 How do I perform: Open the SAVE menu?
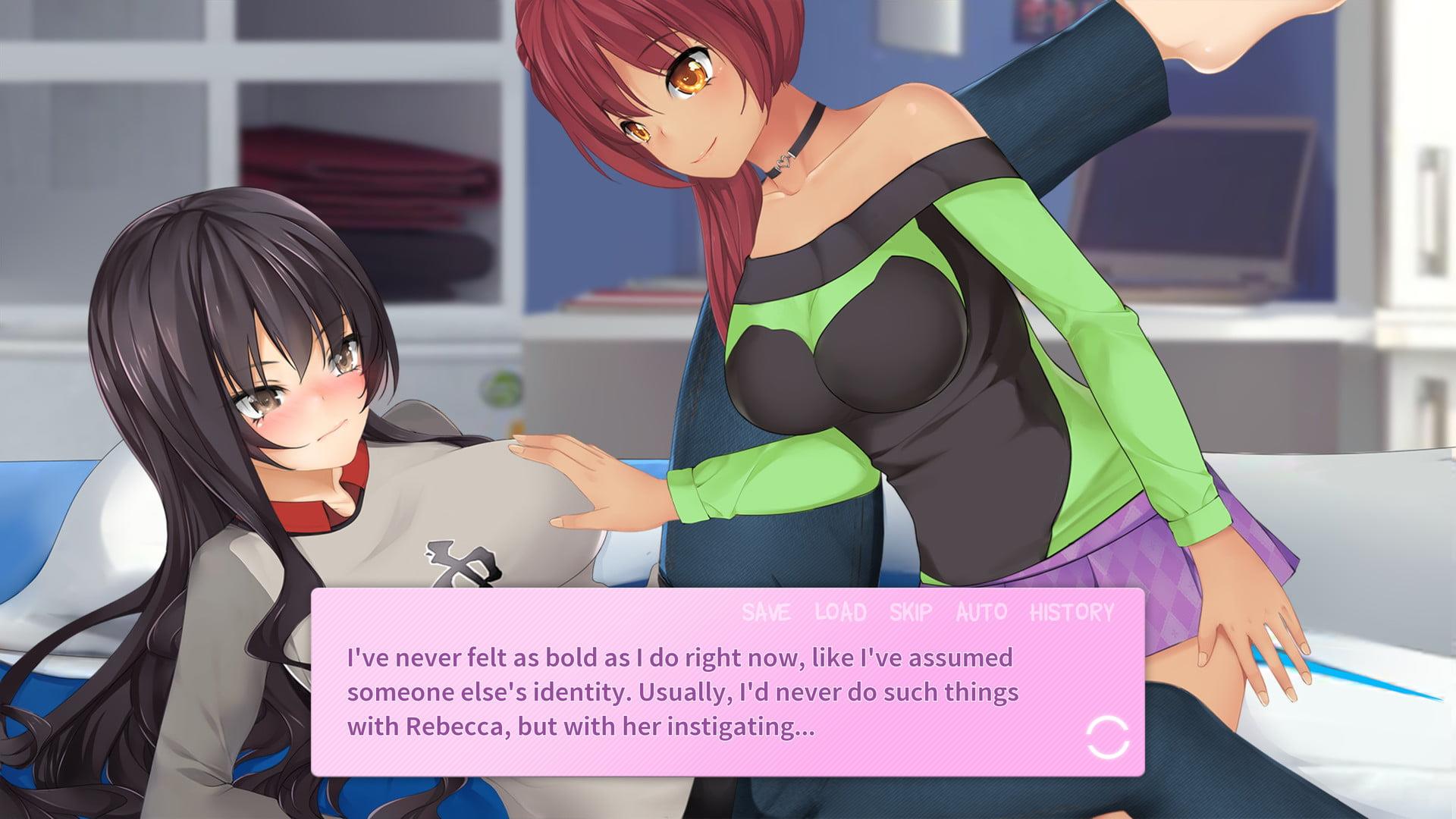(766, 612)
